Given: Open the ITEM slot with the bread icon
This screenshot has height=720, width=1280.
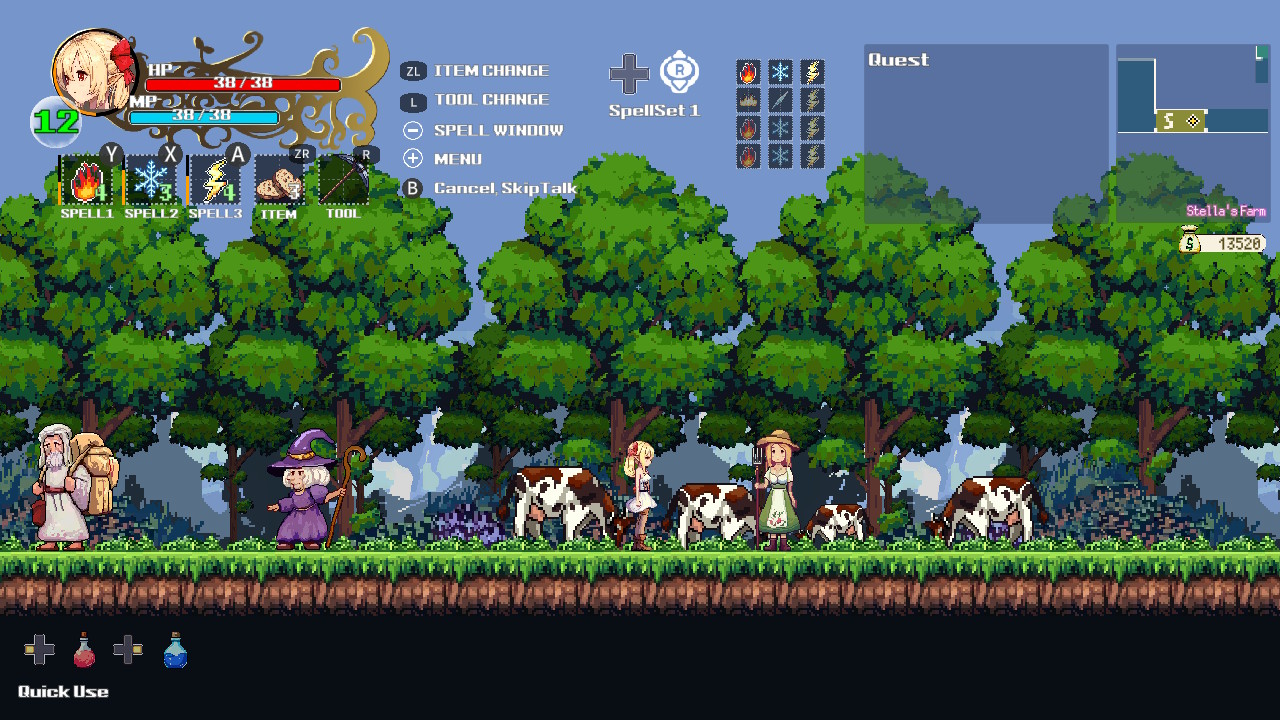Looking at the screenshot, I should pos(278,182).
